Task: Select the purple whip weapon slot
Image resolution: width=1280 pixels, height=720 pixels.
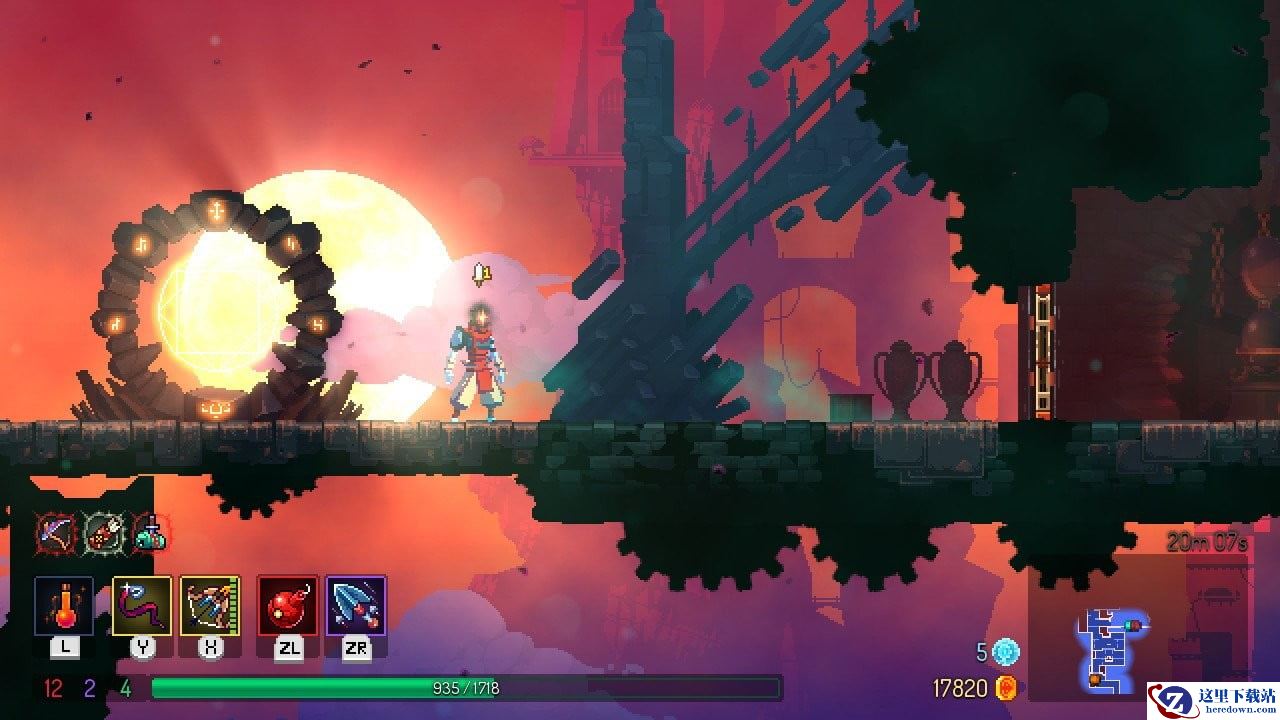Action: pos(142,606)
